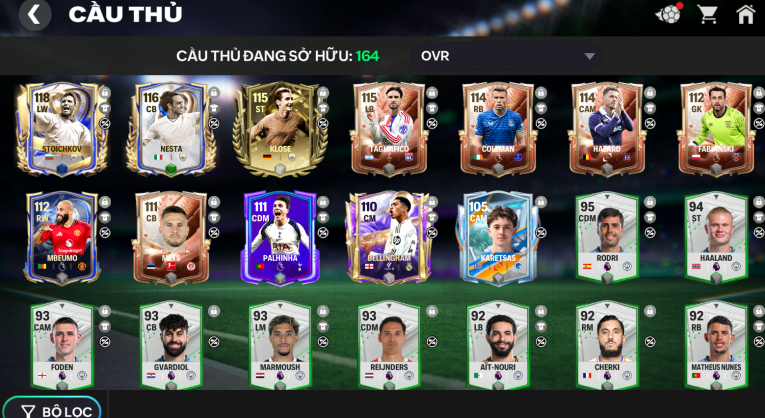Image resolution: width=765 pixels, height=418 pixels.
Task: Open the shopping cart store
Action: pyautogui.click(x=707, y=14)
